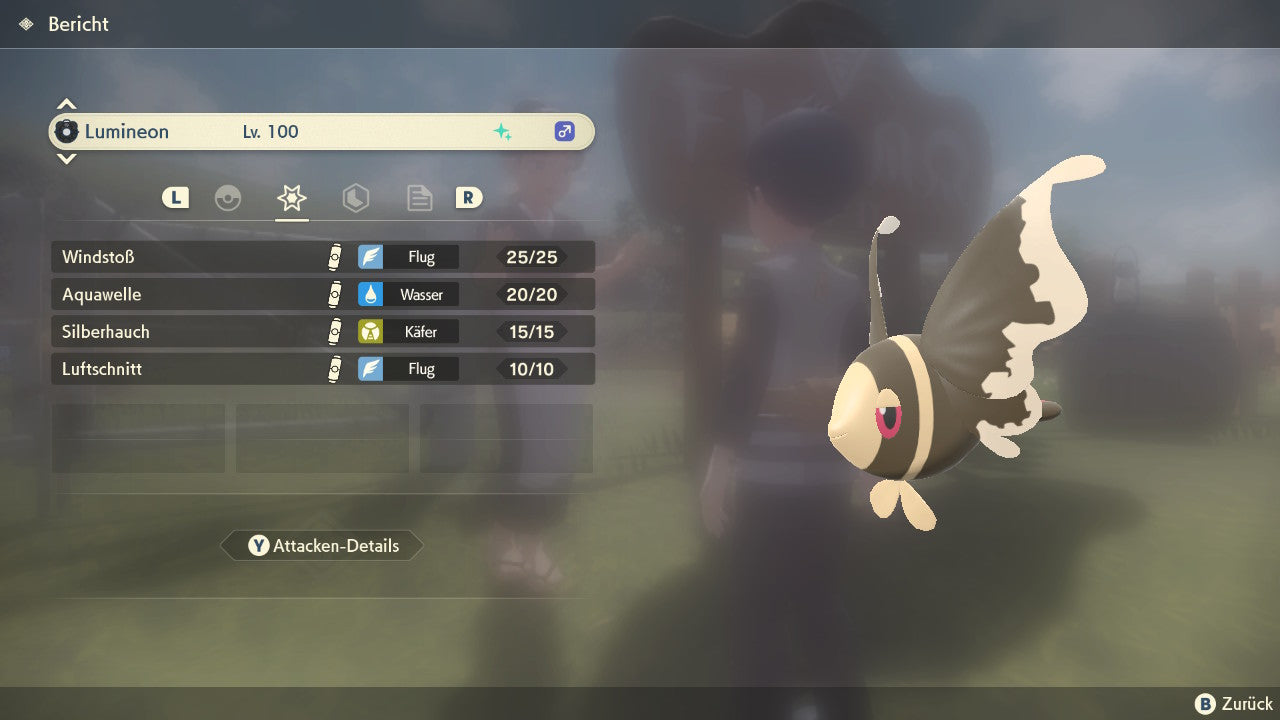Pick the Luftschnitt move row
This screenshot has width=1280, height=720.
click(322, 369)
